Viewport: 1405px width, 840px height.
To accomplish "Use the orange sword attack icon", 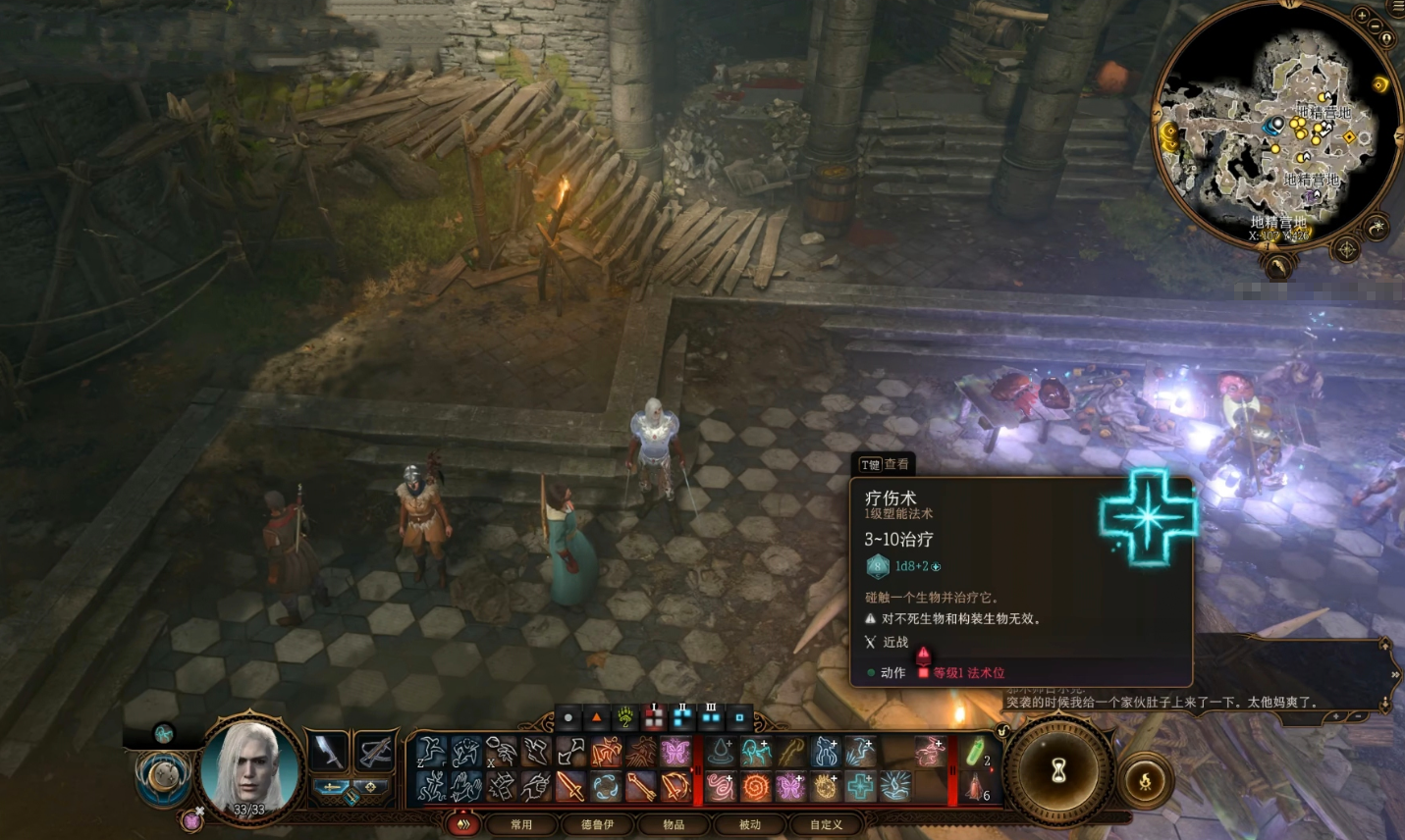I will click(x=570, y=786).
